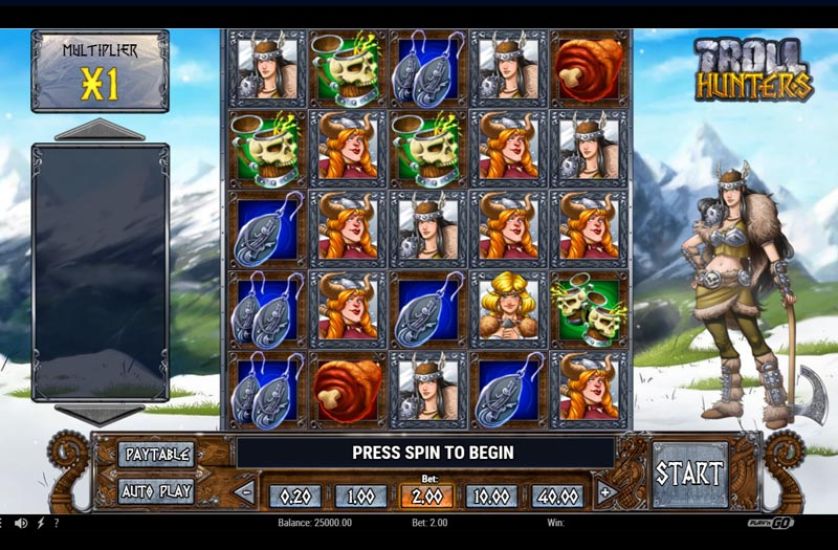
Task: Choose the 1.00 bet amount
Action: (360, 496)
